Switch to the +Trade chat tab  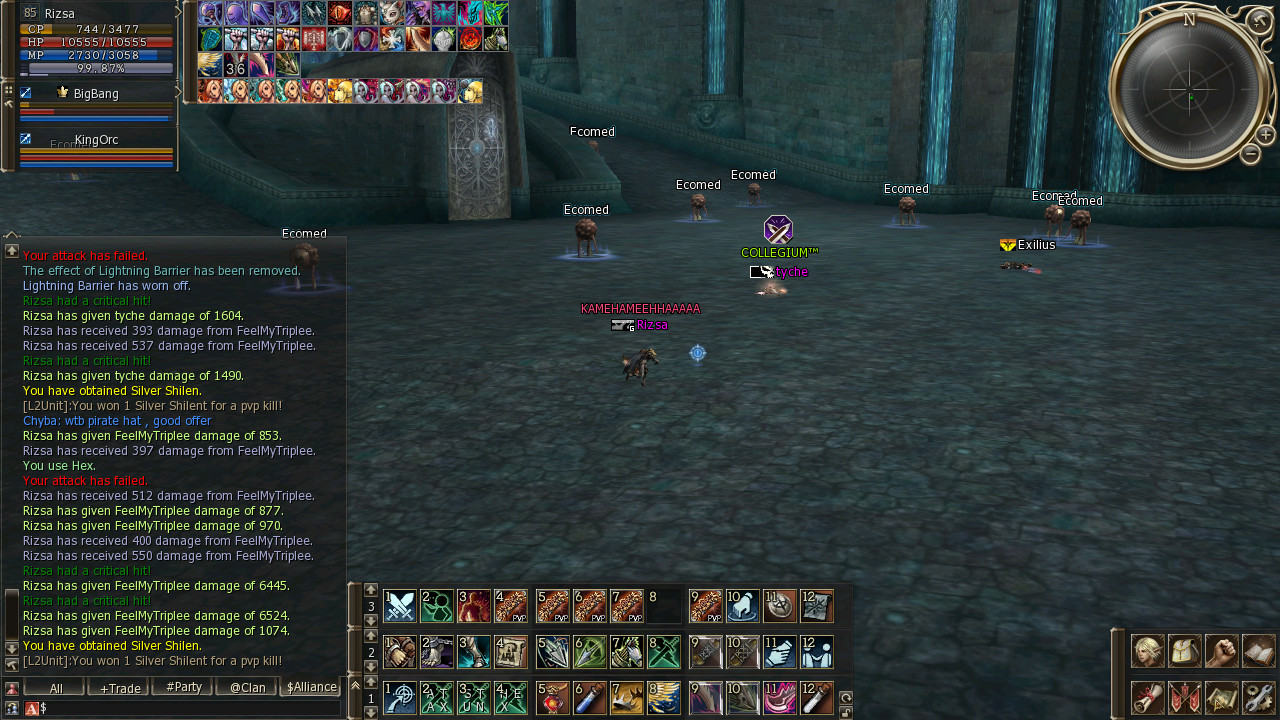(x=119, y=688)
